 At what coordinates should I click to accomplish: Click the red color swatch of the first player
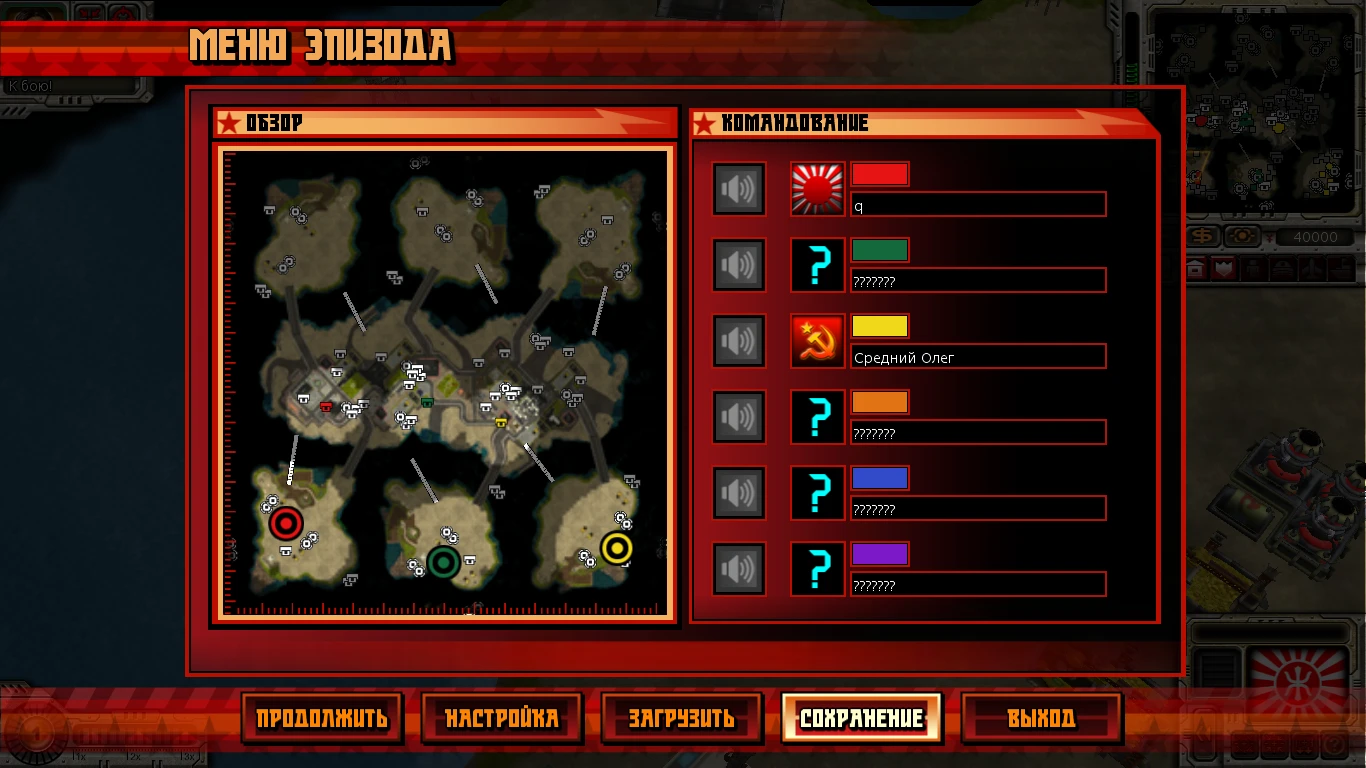pos(880,173)
